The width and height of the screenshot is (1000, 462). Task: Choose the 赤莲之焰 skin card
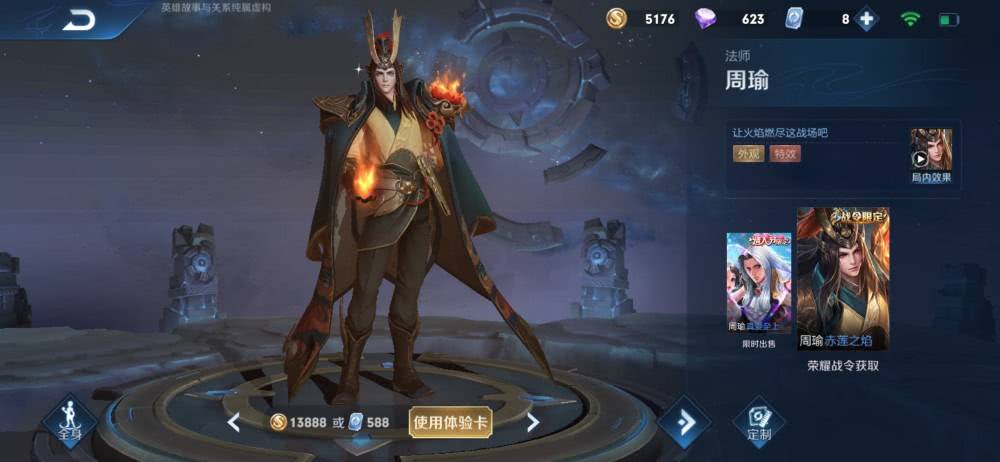842,279
